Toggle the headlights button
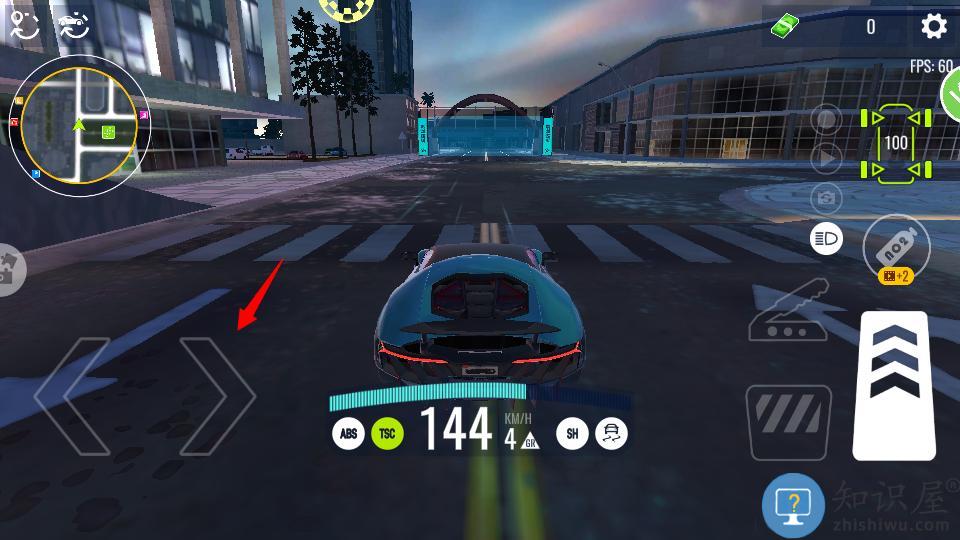The height and width of the screenshot is (540, 960). pos(826,239)
